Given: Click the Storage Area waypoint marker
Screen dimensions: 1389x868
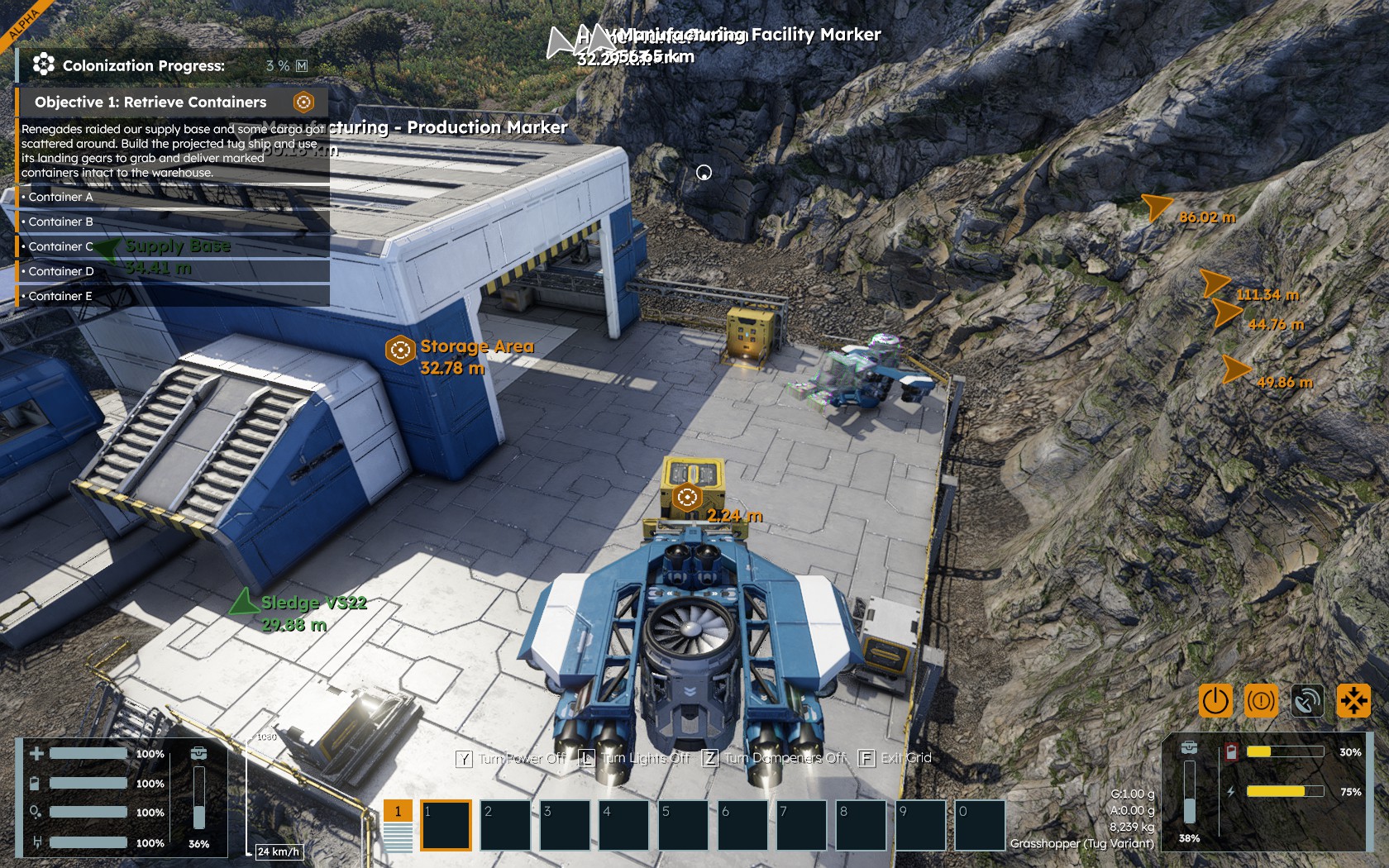Looking at the screenshot, I should 400,350.
